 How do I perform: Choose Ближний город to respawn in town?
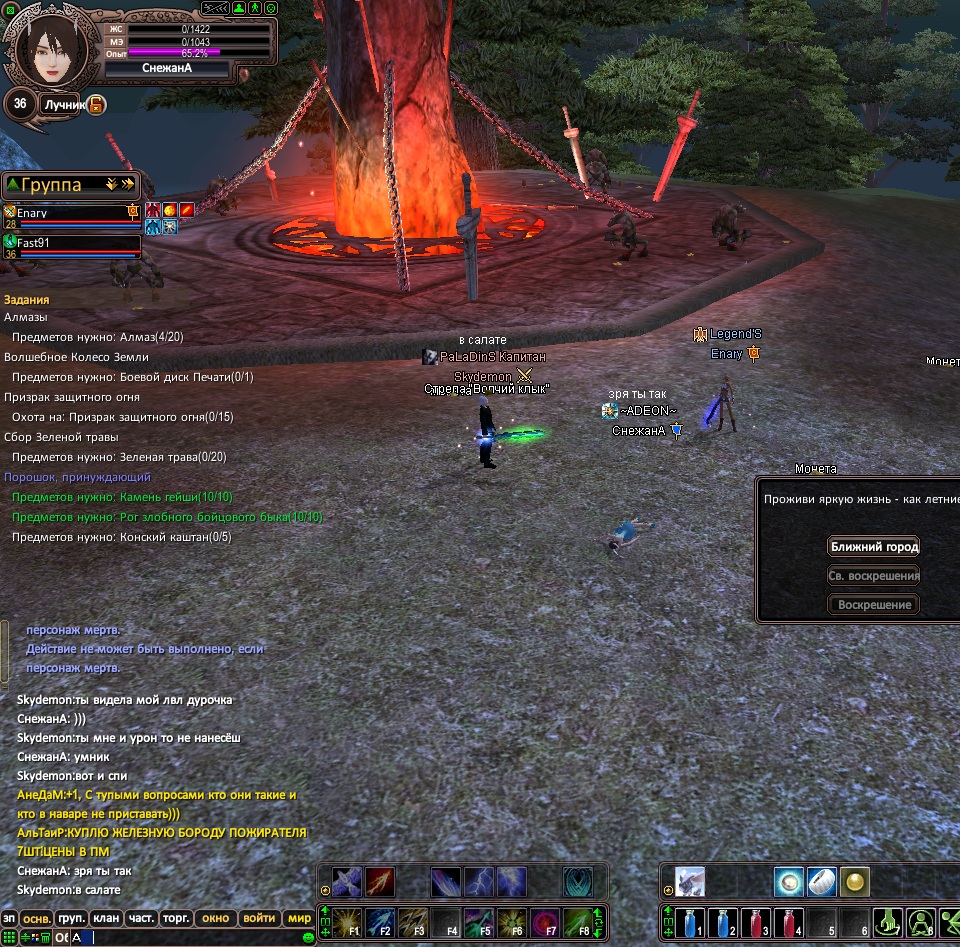click(874, 546)
